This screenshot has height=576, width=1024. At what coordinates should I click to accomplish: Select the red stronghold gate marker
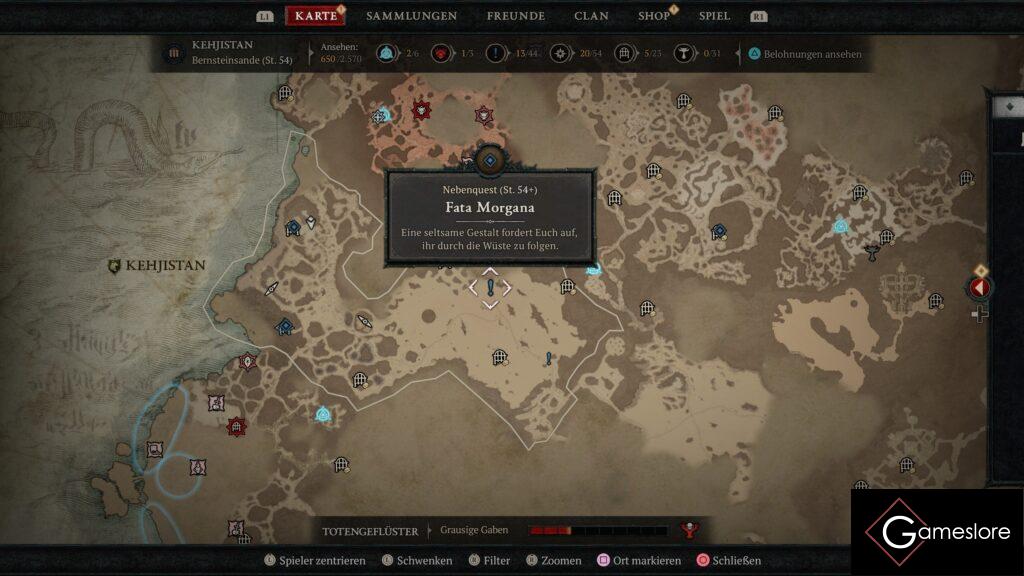point(236,427)
